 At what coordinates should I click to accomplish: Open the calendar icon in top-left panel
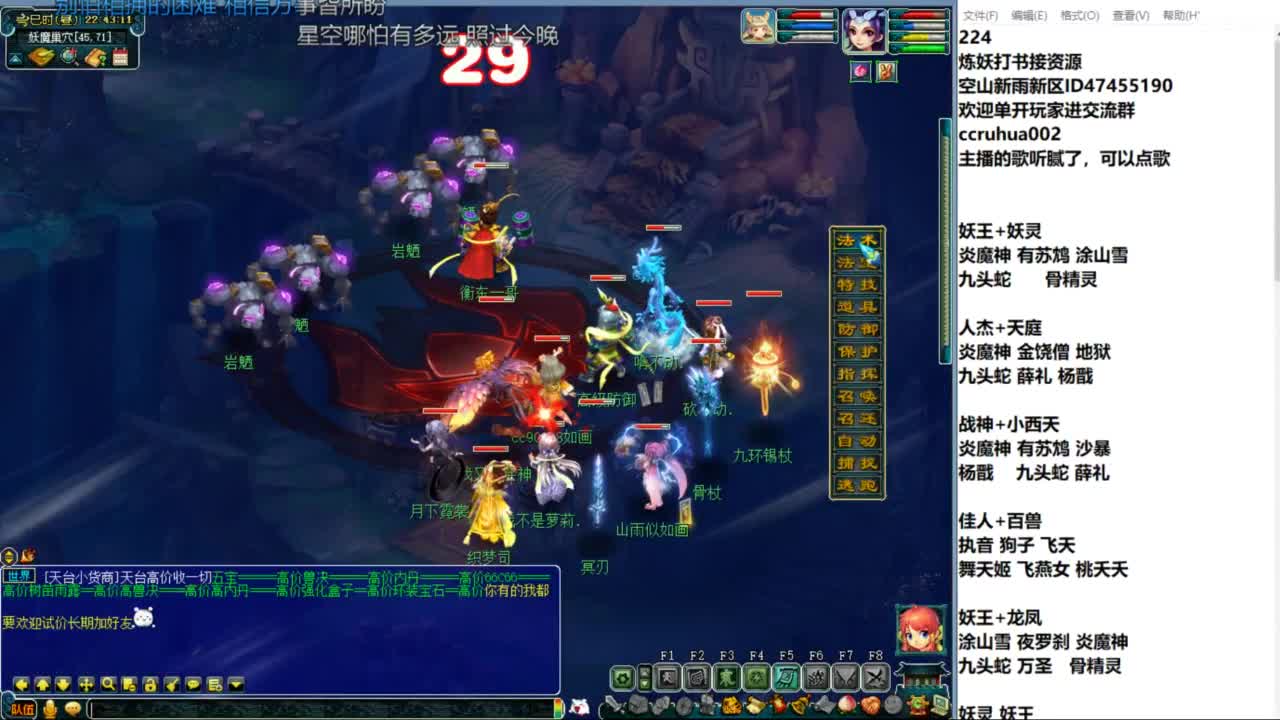pyautogui.click(x=120, y=57)
